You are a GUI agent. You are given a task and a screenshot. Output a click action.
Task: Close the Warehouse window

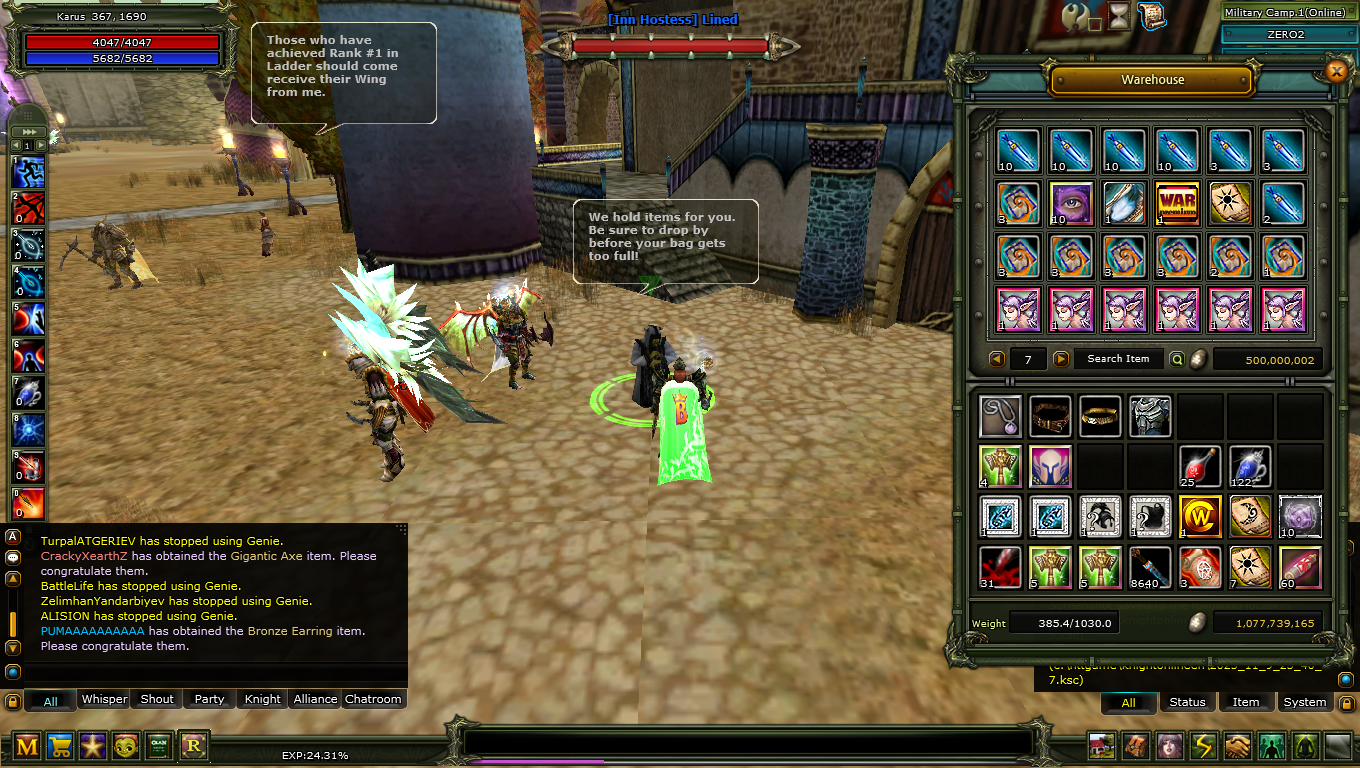pyautogui.click(x=1336, y=71)
